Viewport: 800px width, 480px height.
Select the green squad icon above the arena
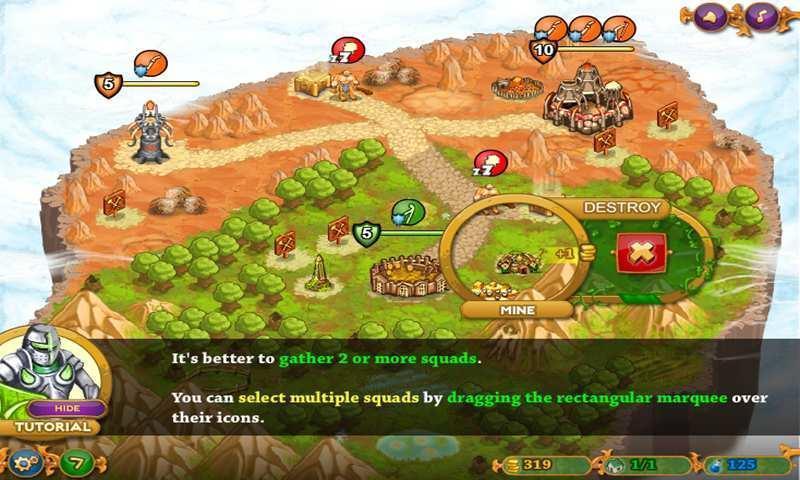click(408, 213)
